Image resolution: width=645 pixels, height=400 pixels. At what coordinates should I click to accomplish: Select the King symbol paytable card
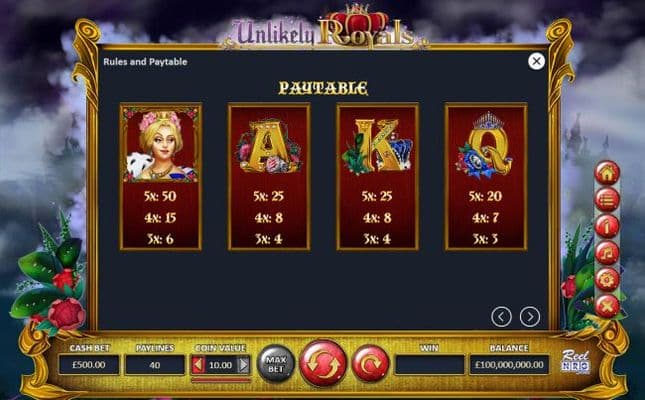point(377,176)
